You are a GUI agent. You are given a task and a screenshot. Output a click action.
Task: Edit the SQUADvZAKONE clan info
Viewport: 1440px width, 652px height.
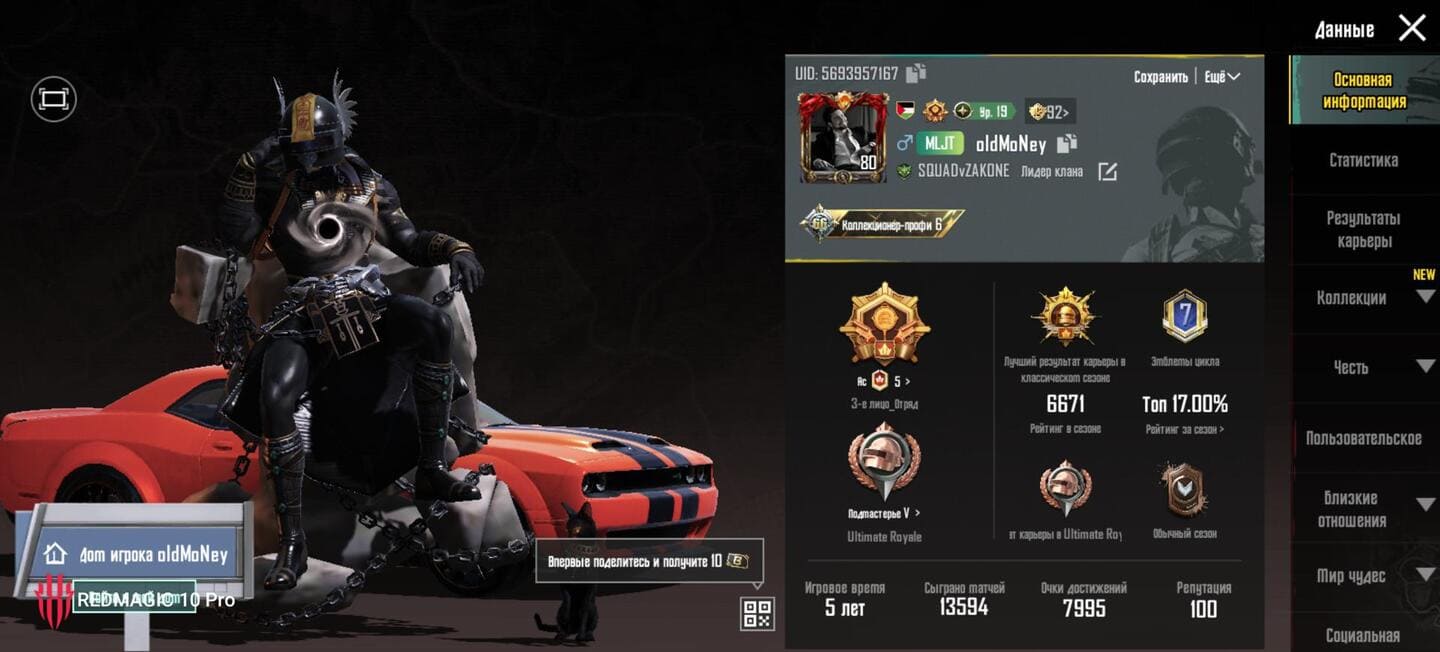[x=1107, y=172]
